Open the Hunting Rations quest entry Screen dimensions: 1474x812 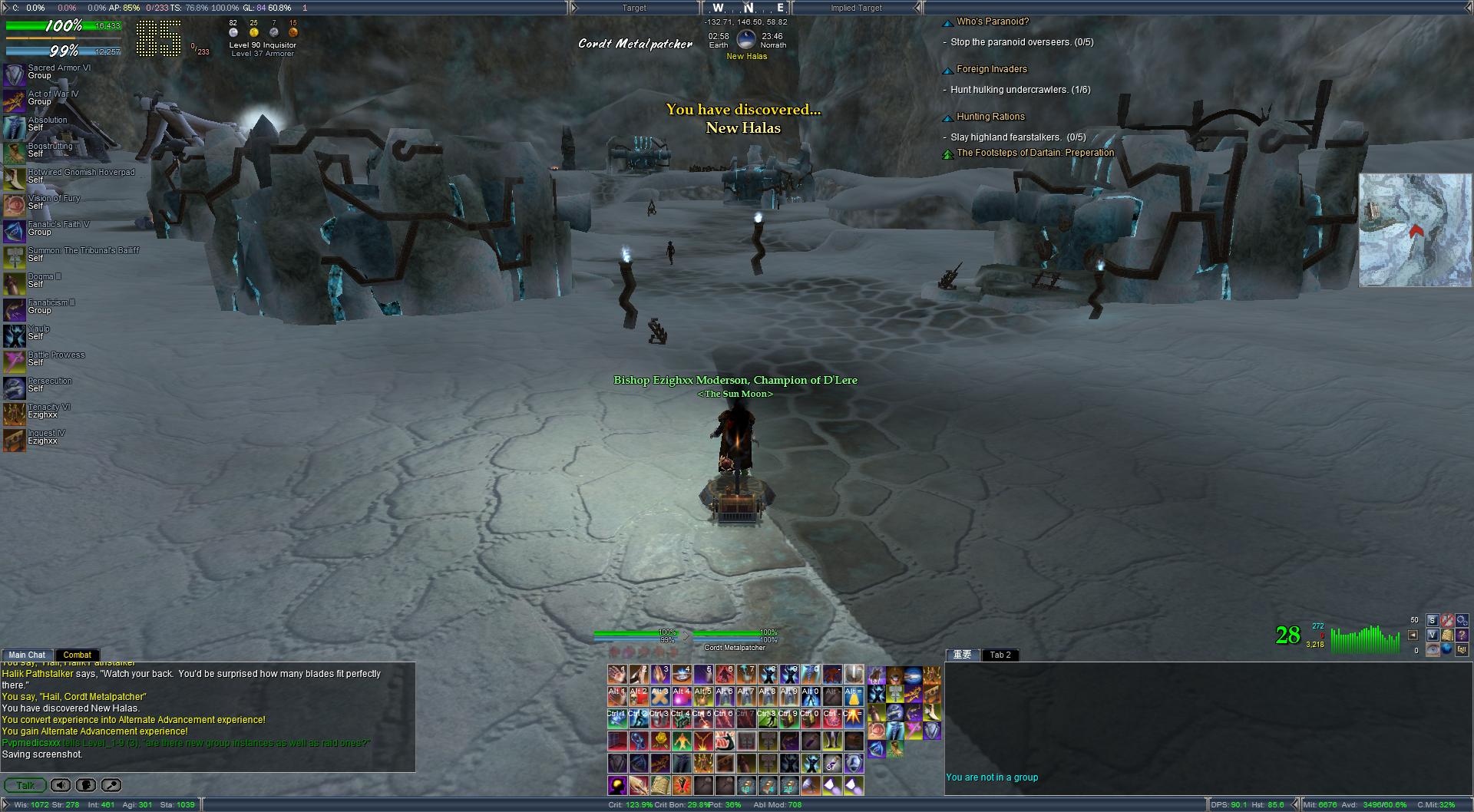point(990,117)
